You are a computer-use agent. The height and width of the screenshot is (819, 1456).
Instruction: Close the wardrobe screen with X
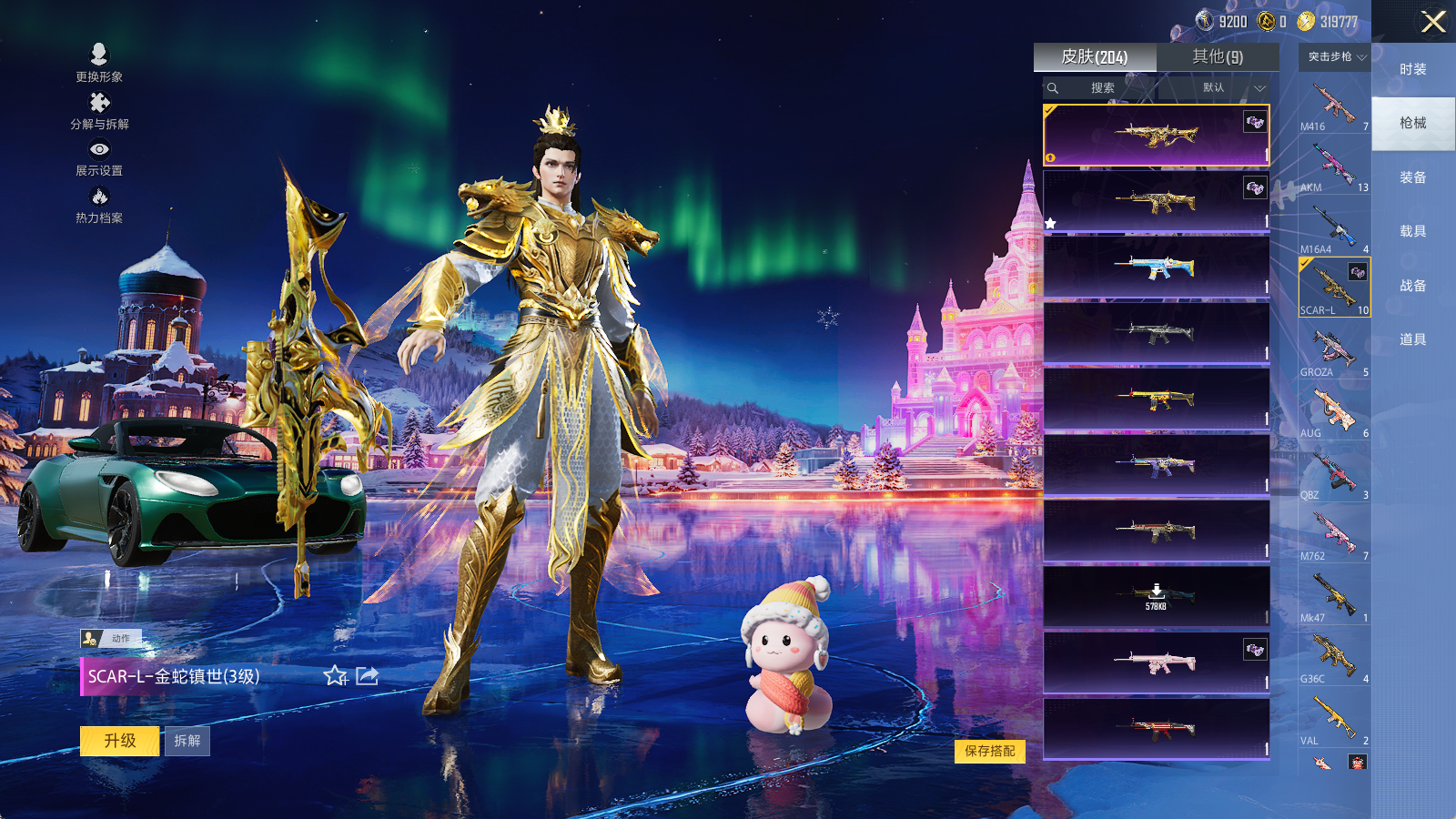(x=1433, y=22)
